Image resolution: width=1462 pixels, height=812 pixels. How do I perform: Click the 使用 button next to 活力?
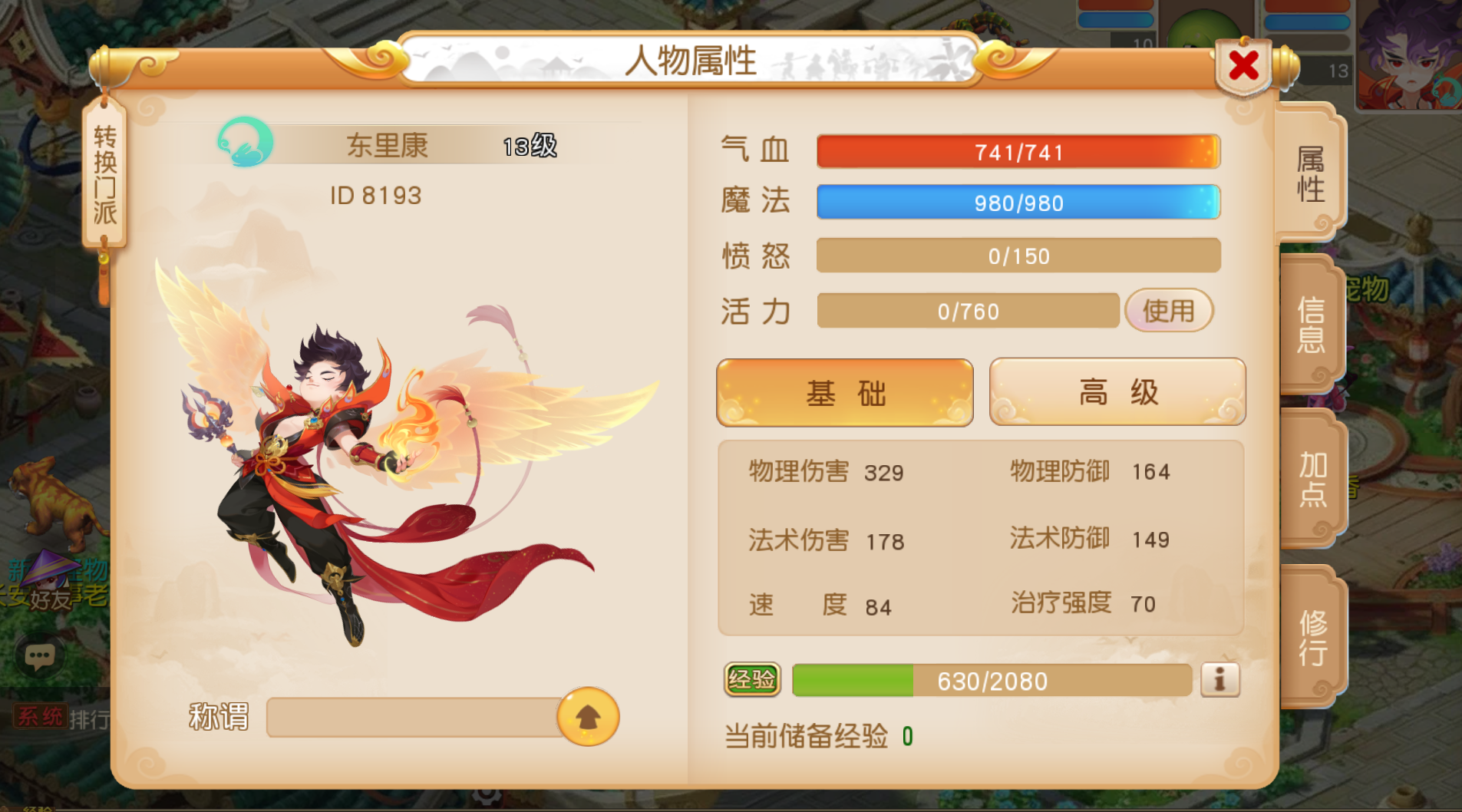(x=1169, y=311)
